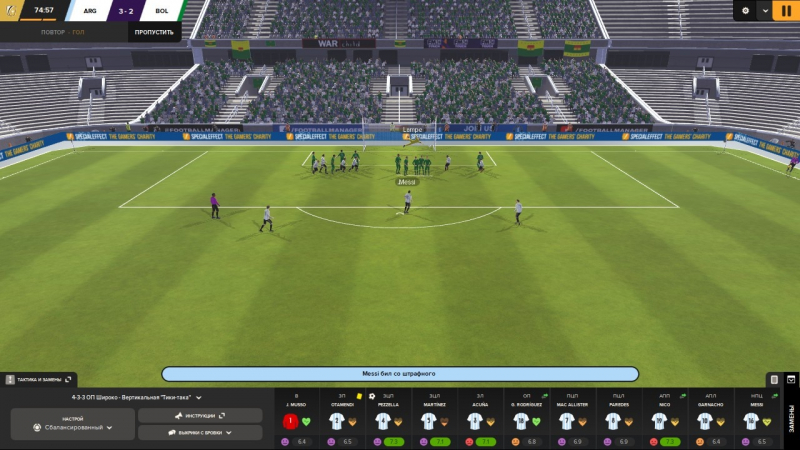Open match settings gear icon

point(745,11)
